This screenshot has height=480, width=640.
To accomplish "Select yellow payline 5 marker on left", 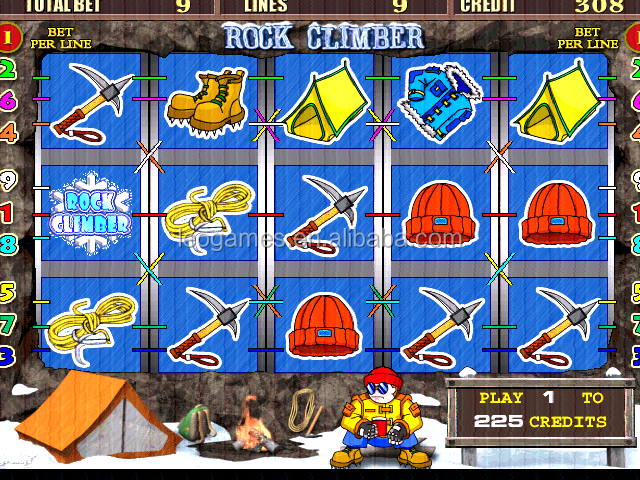I will coord(9,293).
